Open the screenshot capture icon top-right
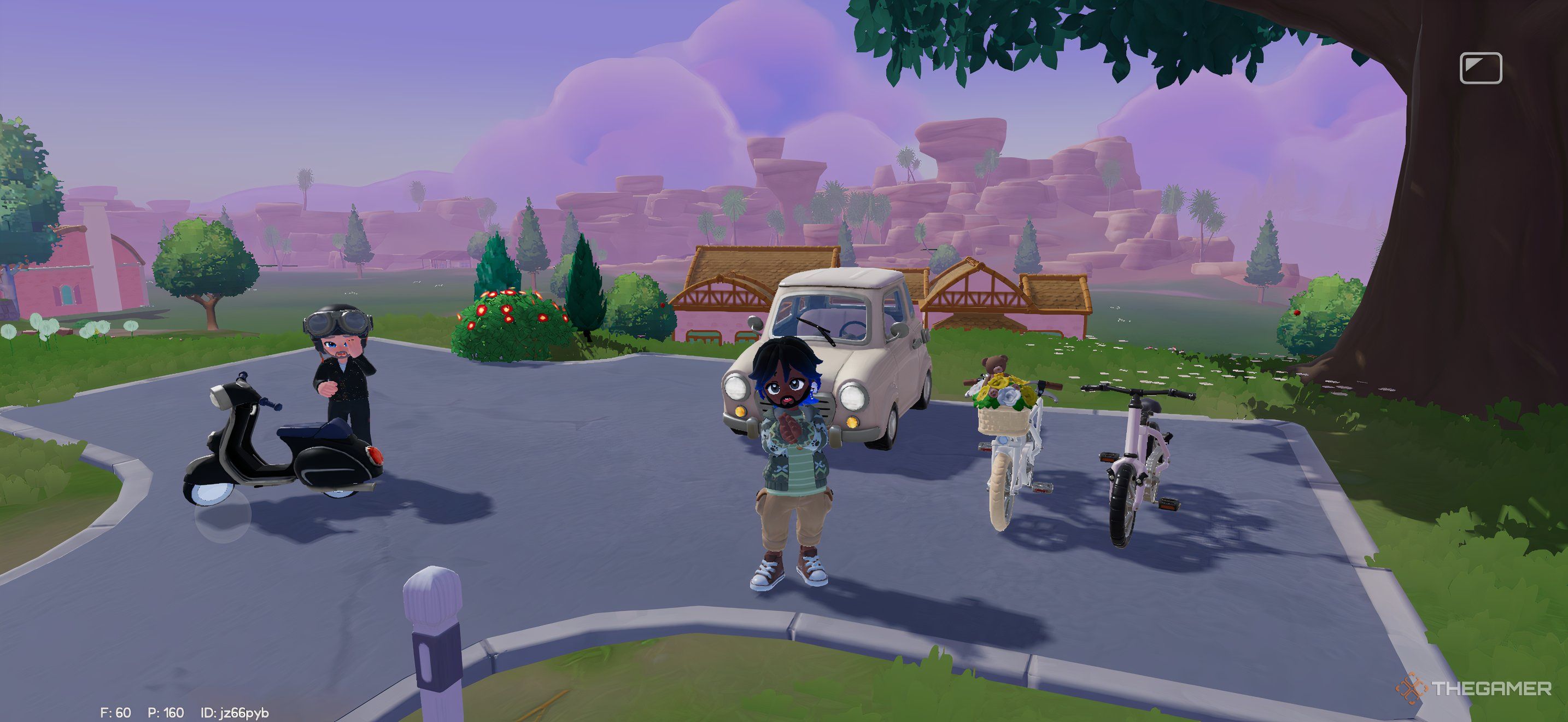Screen dimensions: 1568x722 (1482, 69)
